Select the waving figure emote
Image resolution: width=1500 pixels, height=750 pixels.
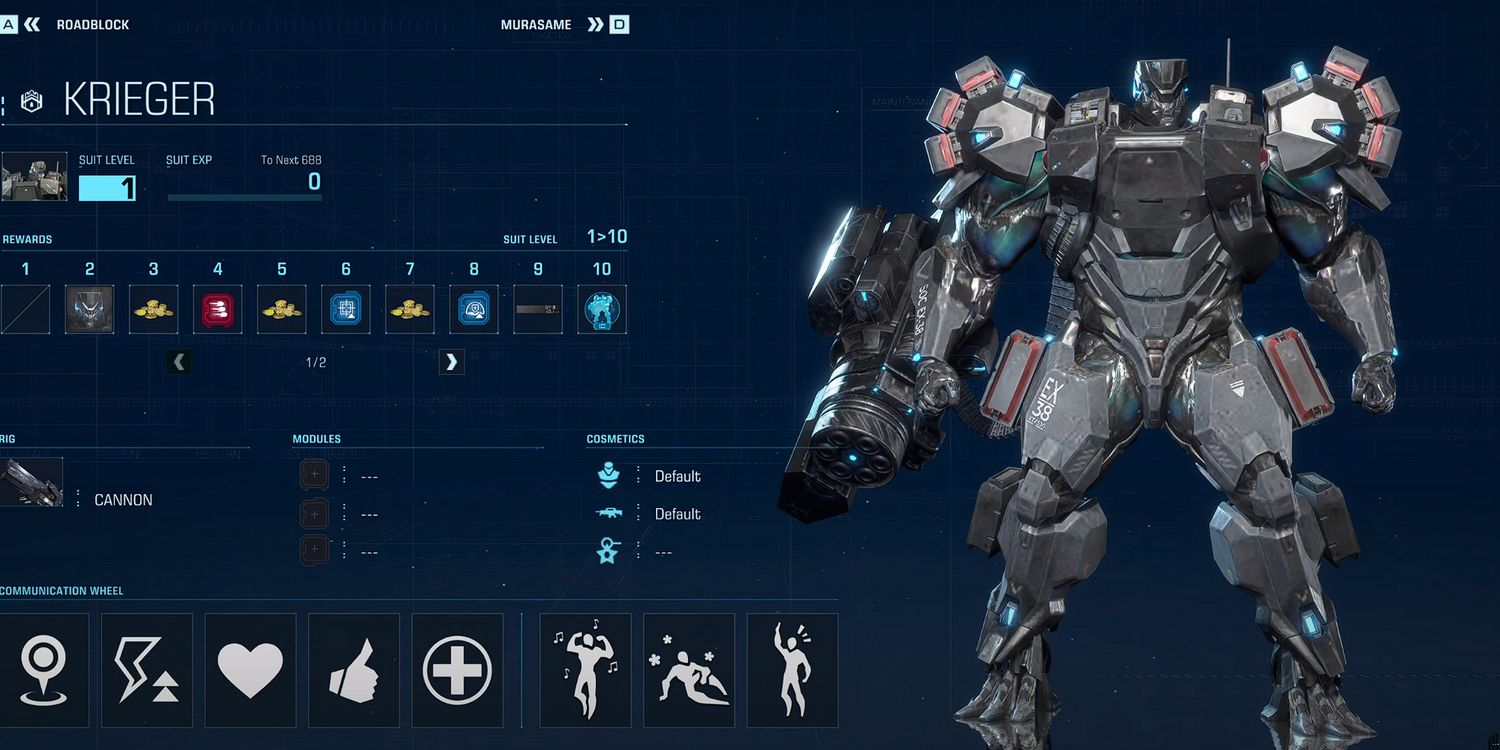[792, 670]
